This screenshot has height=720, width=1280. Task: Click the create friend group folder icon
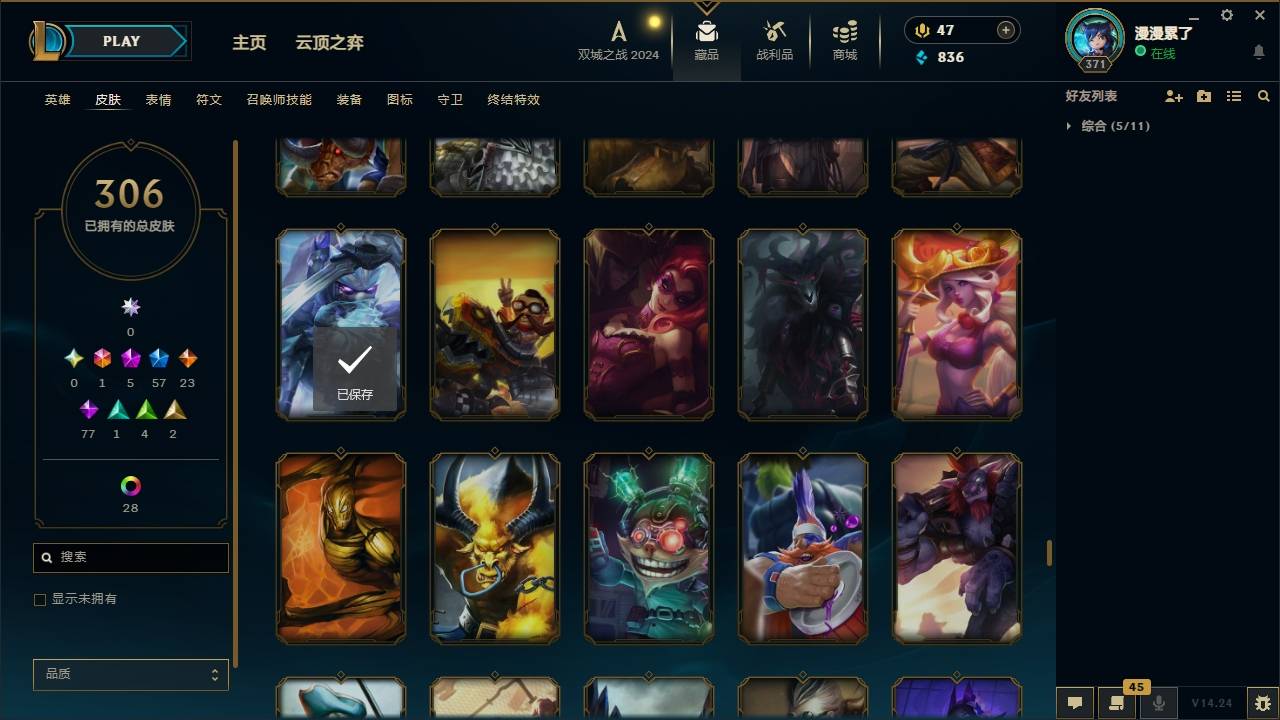1204,96
